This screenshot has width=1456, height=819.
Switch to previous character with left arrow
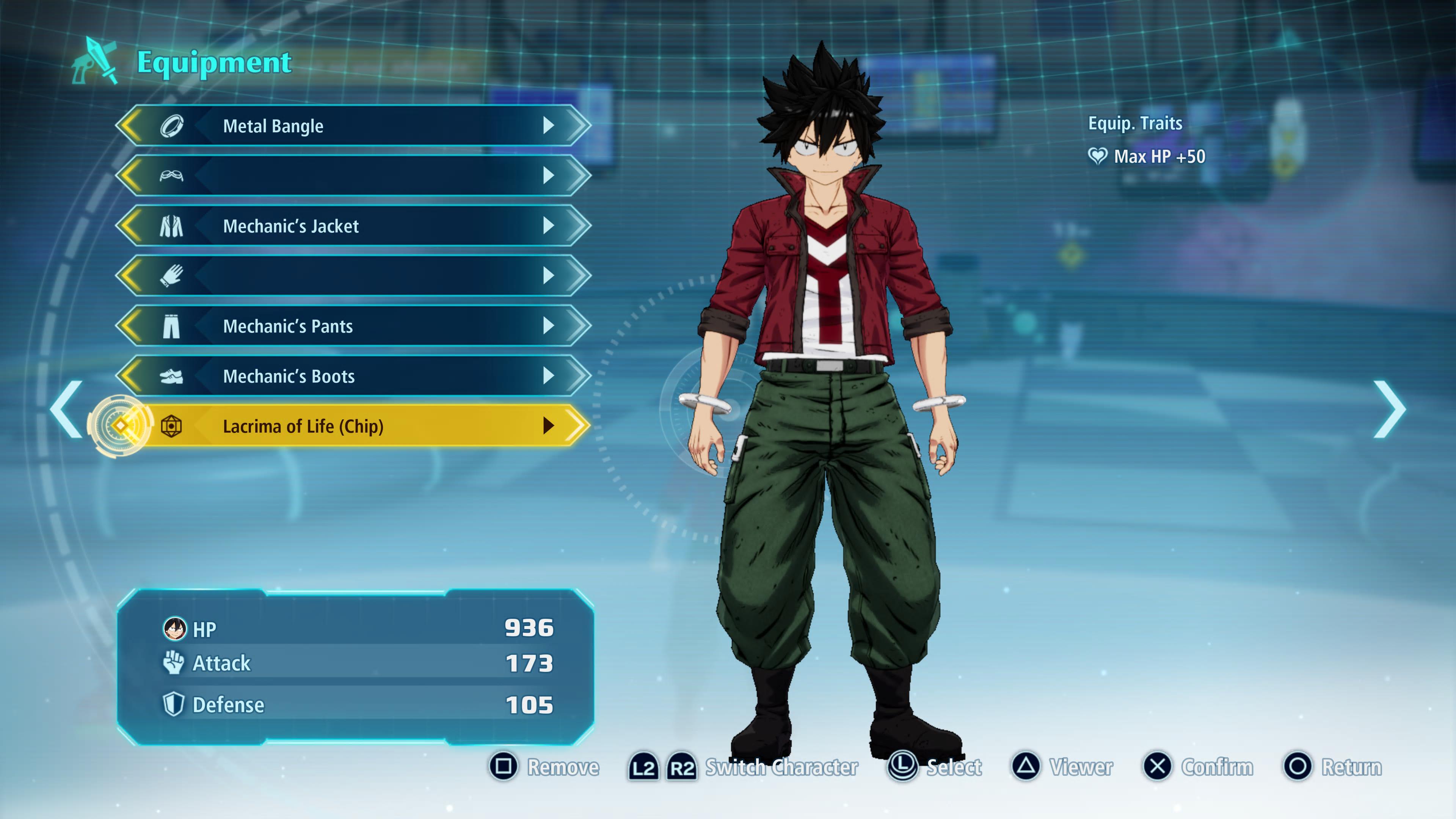click(x=67, y=410)
